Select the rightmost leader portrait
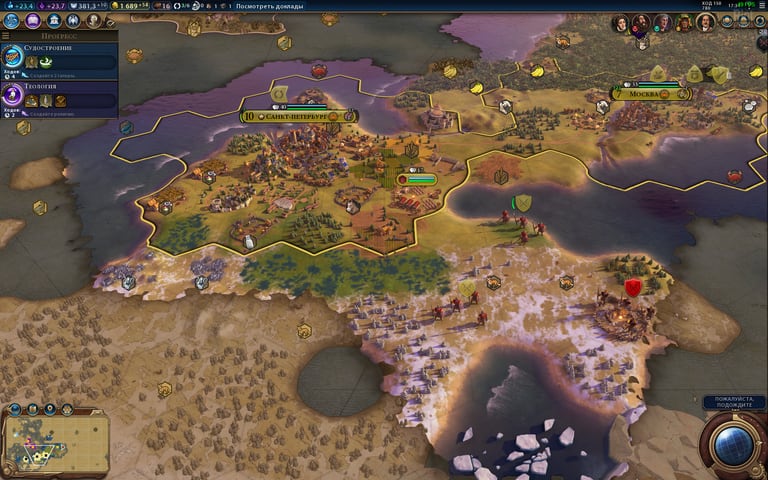Screen dimensions: 768x480 click(x=705, y=22)
